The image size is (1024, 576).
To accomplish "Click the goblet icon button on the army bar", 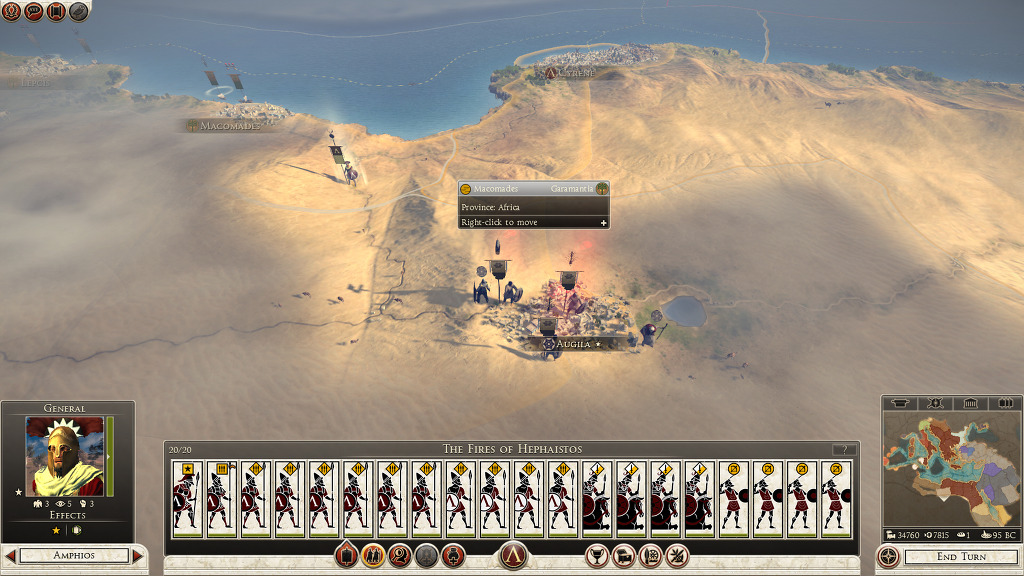I will pos(597,556).
